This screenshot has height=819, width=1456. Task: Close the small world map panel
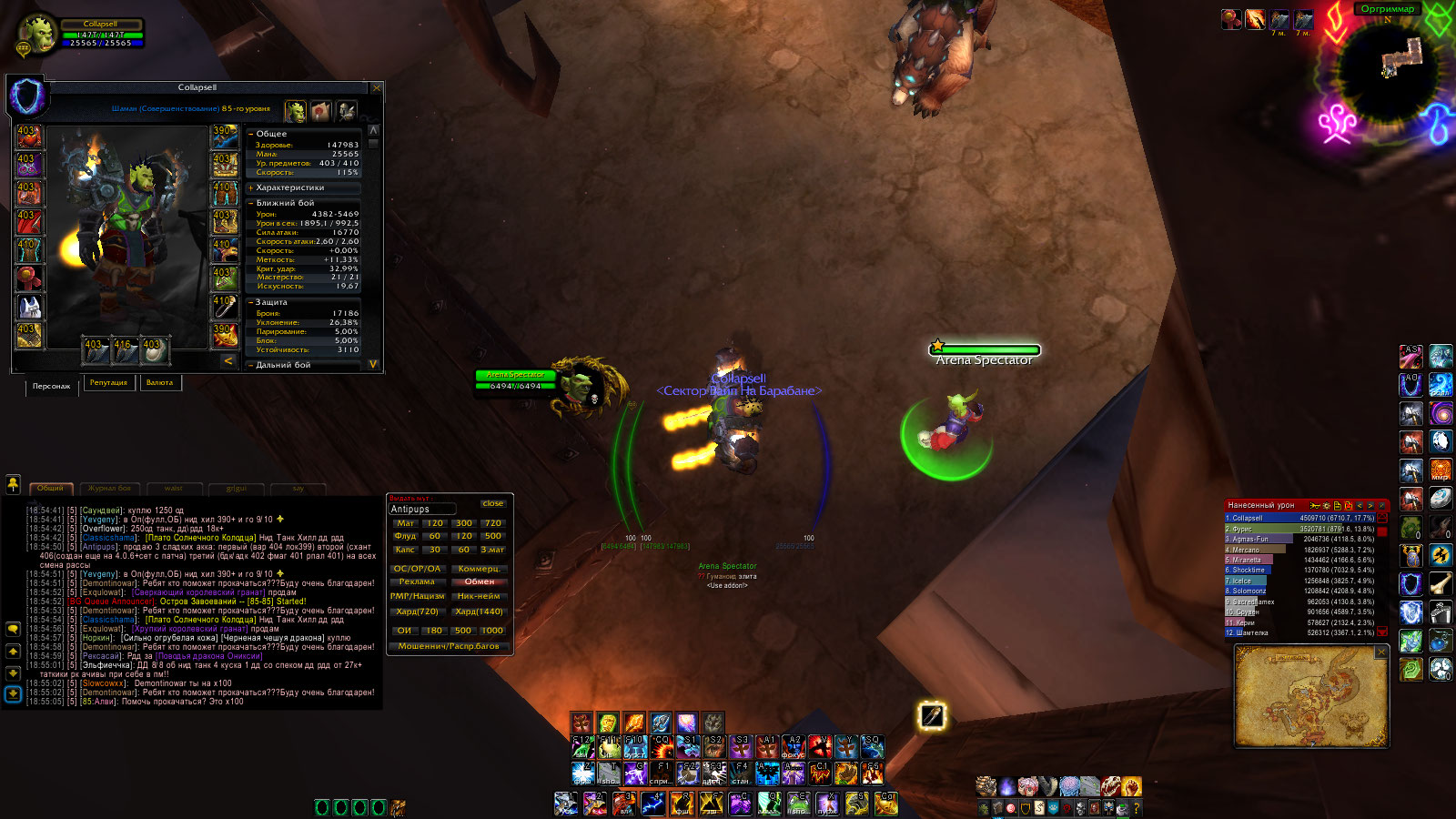click(x=1380, y=652)
